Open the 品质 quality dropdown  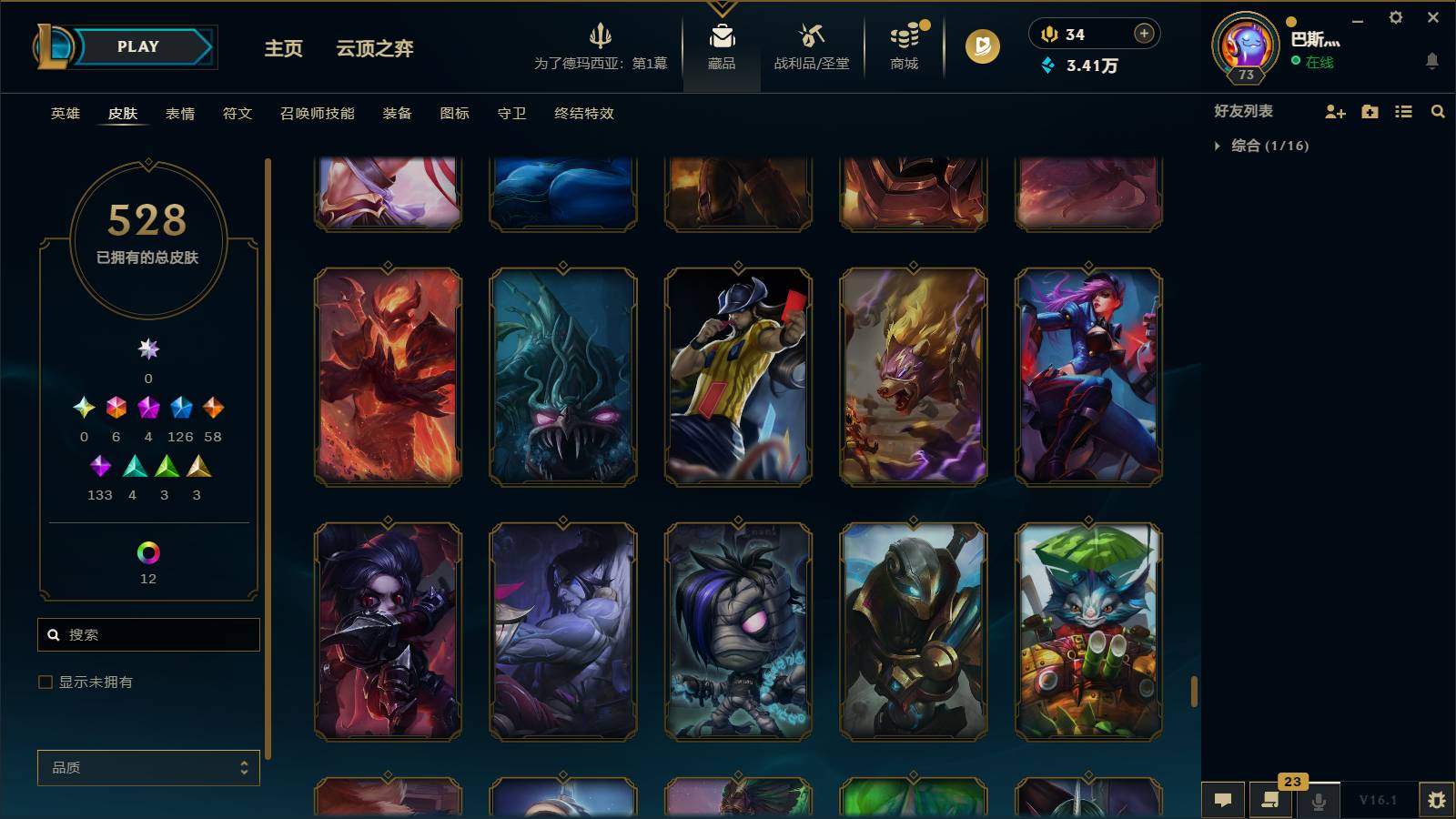pos(147,767)
